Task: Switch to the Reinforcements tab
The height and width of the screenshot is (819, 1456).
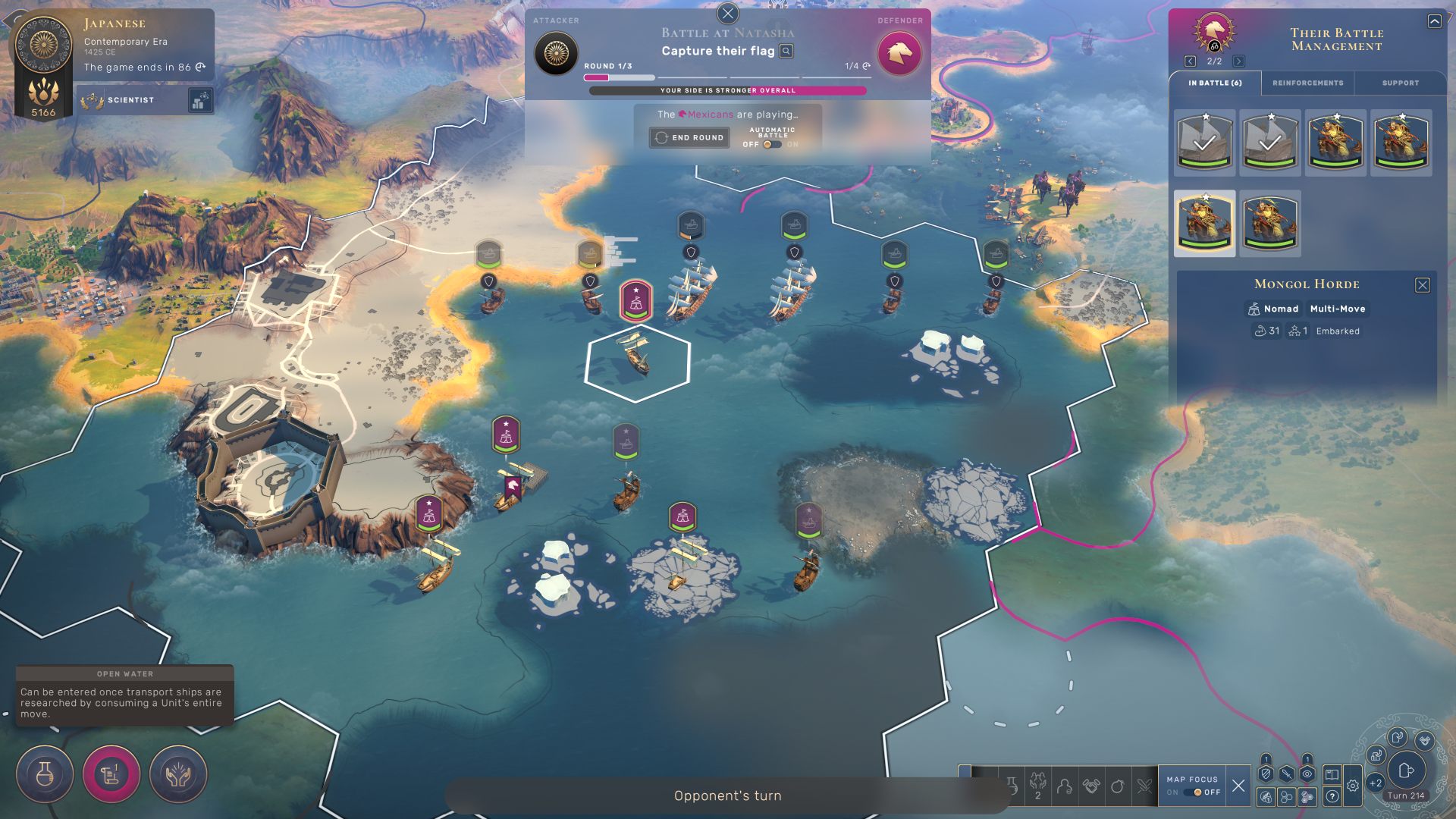Action: [x=1307, y=83]
